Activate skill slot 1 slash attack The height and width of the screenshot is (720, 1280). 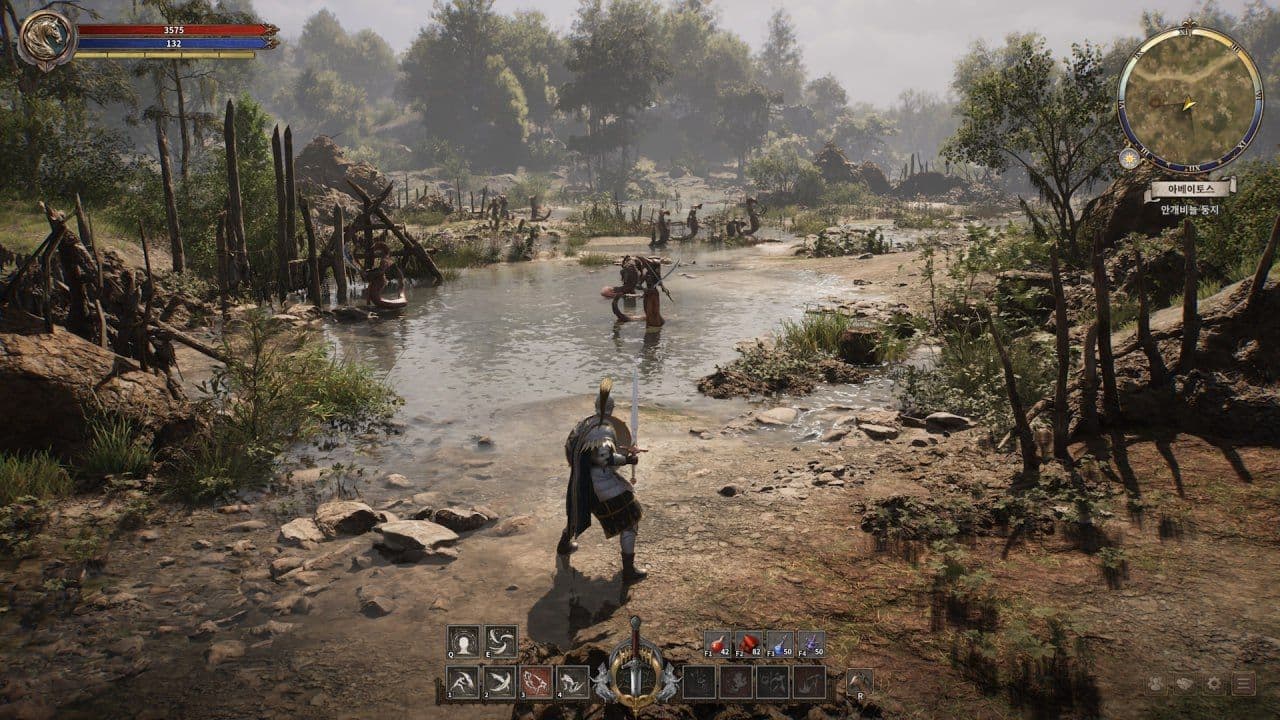462,682
